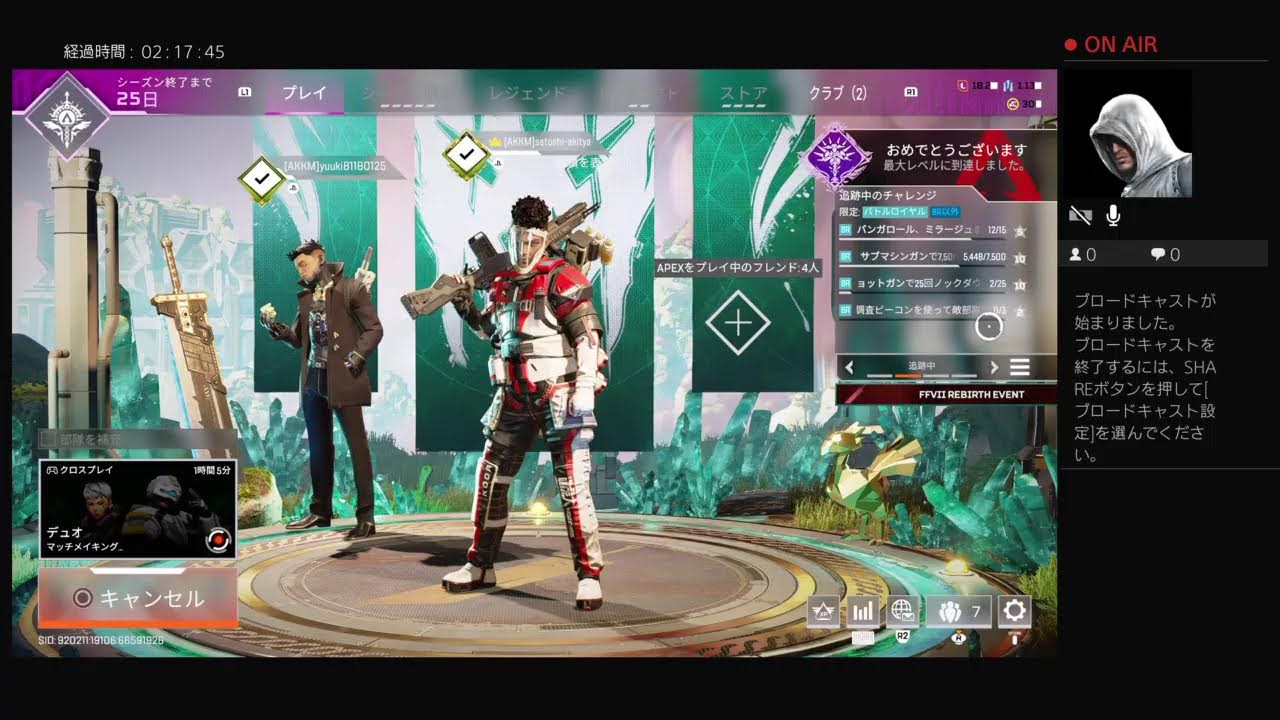Show the next tracked challenge page
Image resolution: width=1280 pixels, height=720 pixels.
tap(994, 367)
